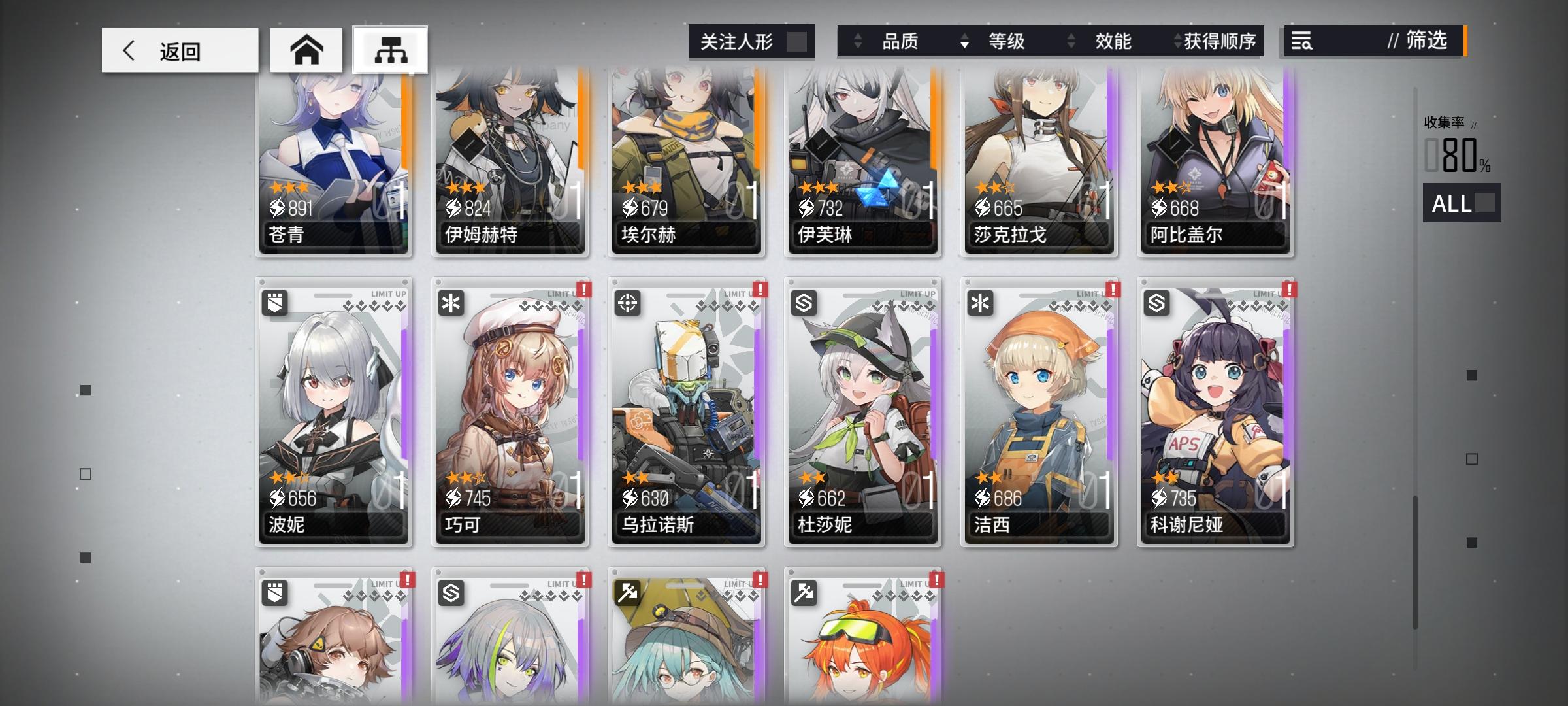This screenshot has height=706, width=1568.
Task: Open the 筛选 filter menu
Action: coord(1428,41)
